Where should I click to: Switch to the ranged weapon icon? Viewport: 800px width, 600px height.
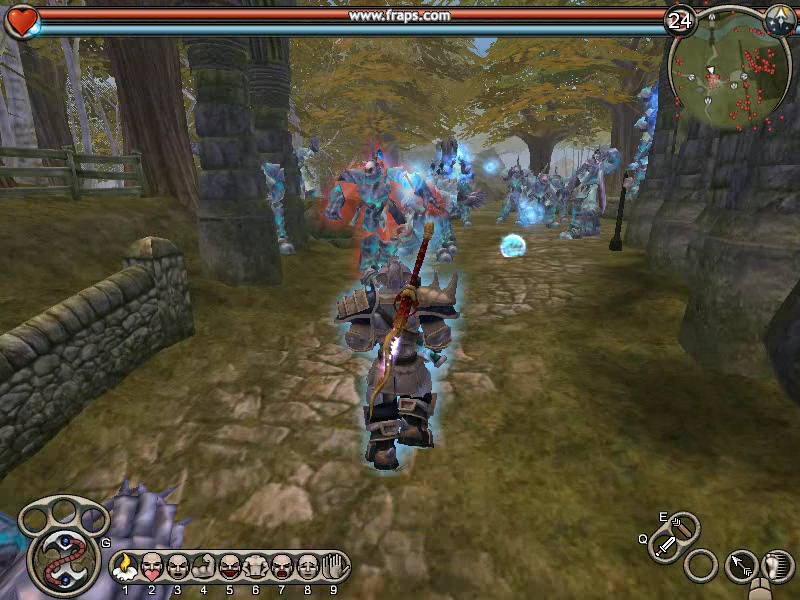684,527
